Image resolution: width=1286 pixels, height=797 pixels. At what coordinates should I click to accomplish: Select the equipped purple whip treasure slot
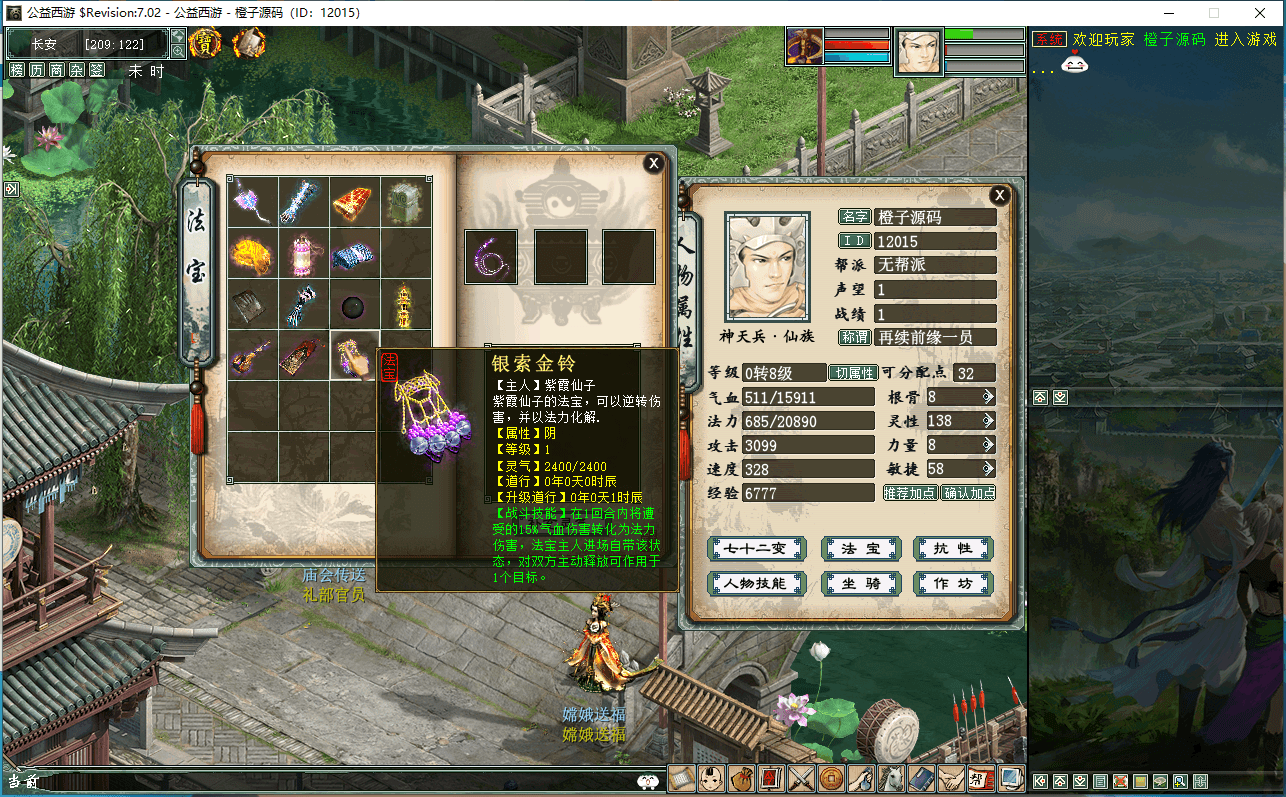[491, 257]
